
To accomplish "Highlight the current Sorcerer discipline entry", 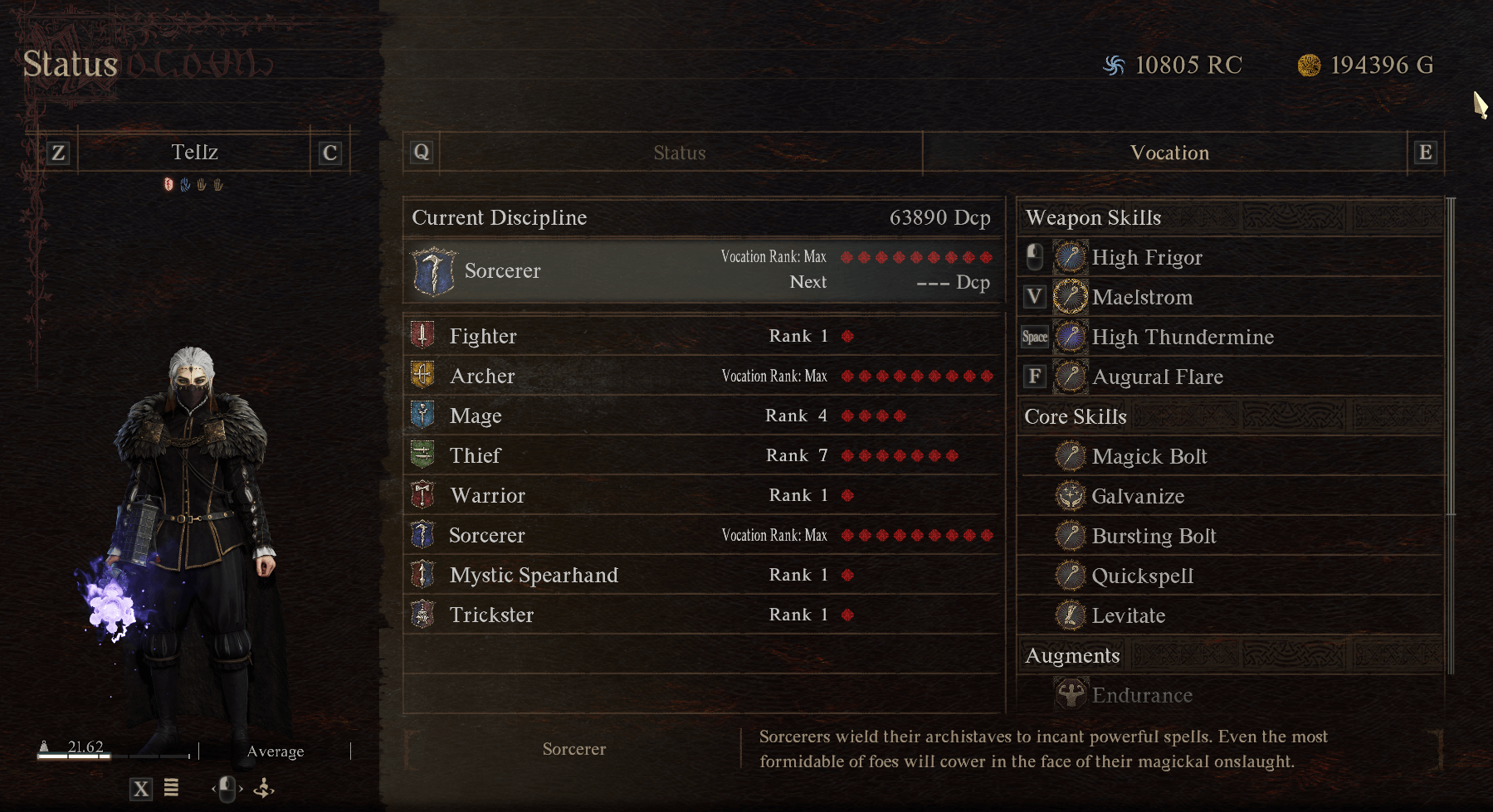I will (702, 271).
